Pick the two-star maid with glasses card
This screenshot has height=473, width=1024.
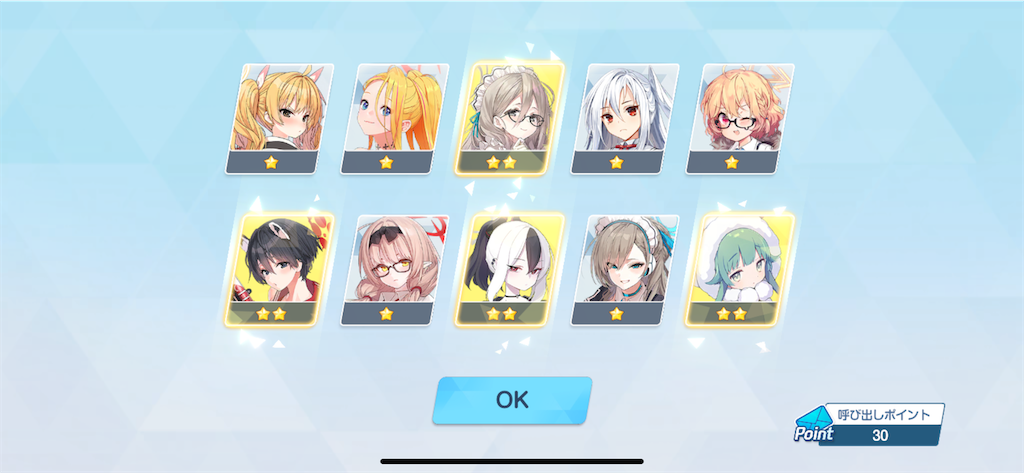pyautogui.click(x=509, y=118)
